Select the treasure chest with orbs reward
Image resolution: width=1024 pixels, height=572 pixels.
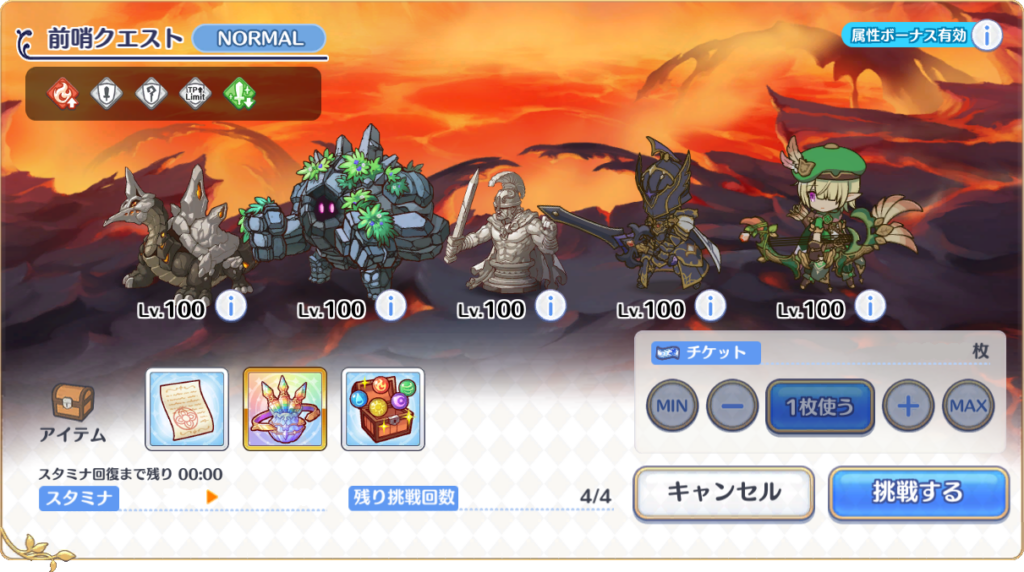[x=383, y=409]
